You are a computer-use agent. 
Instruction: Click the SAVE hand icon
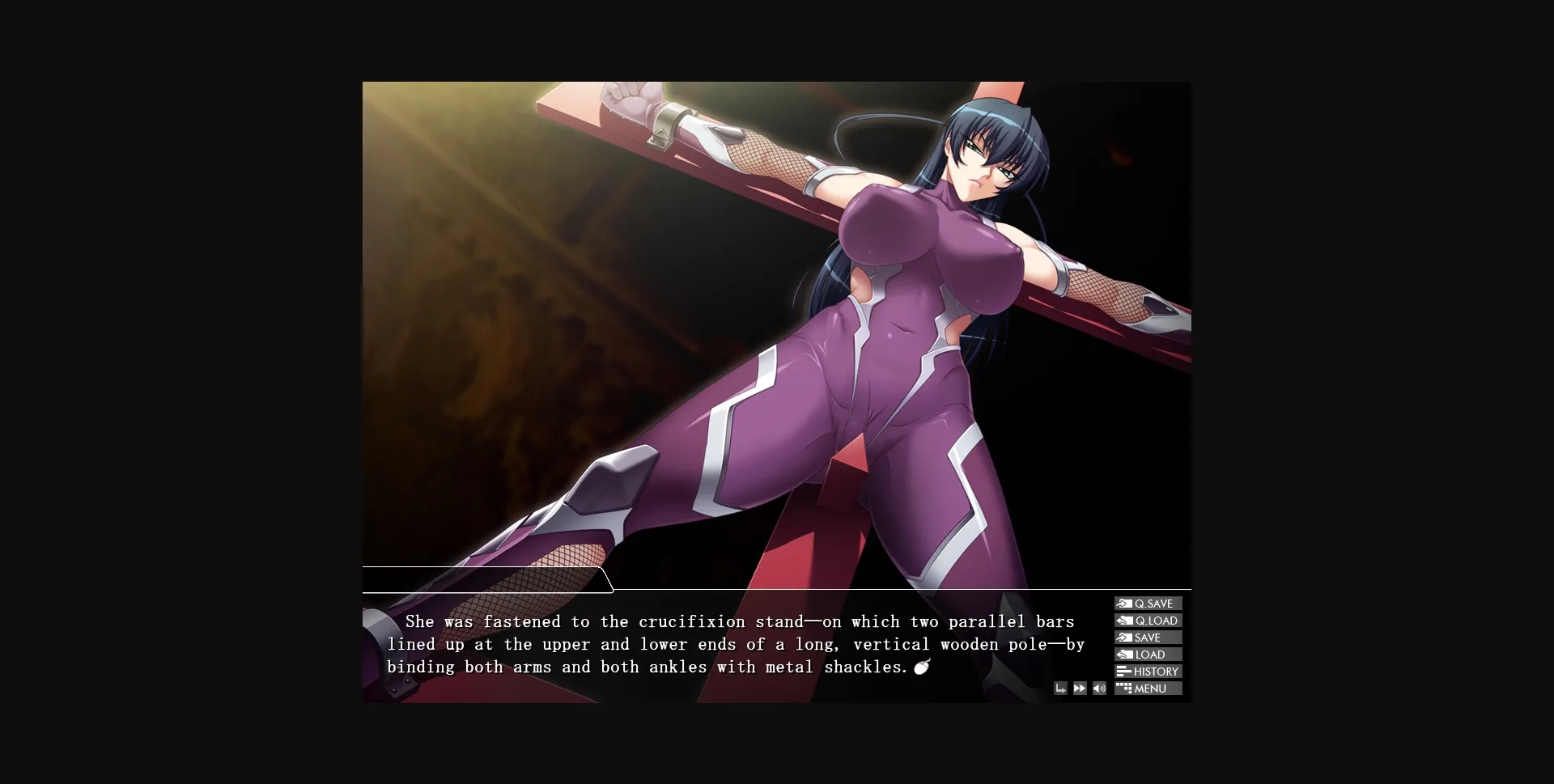click(x=1124, y=638)
